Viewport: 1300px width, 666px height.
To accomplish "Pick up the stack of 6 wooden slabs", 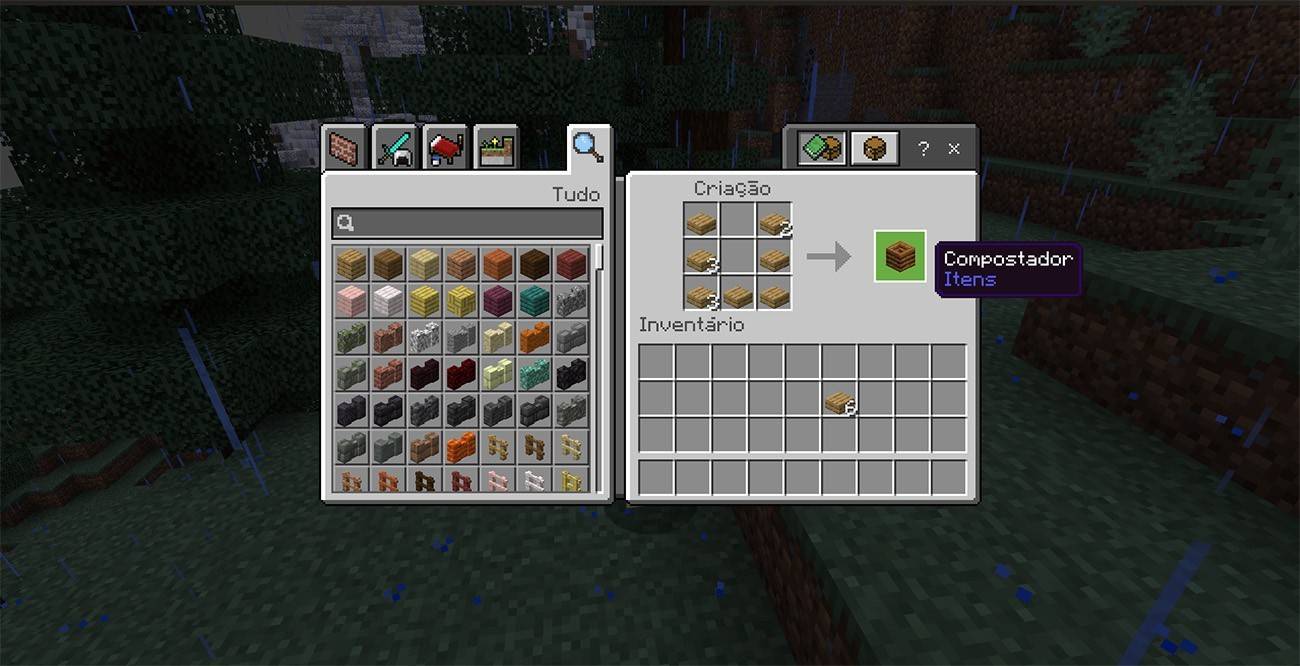I will (838, 401).
